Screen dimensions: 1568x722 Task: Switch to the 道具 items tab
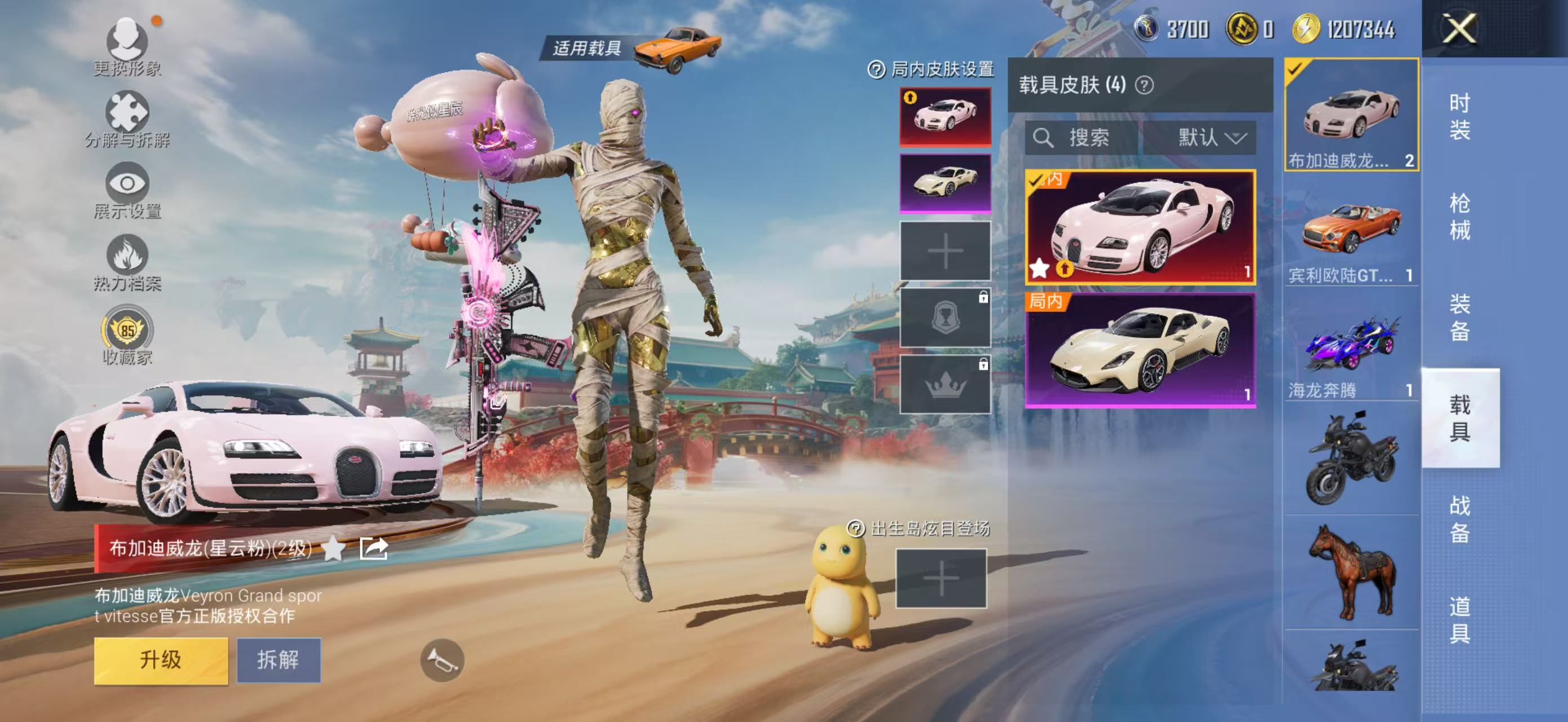point(1460,620)
